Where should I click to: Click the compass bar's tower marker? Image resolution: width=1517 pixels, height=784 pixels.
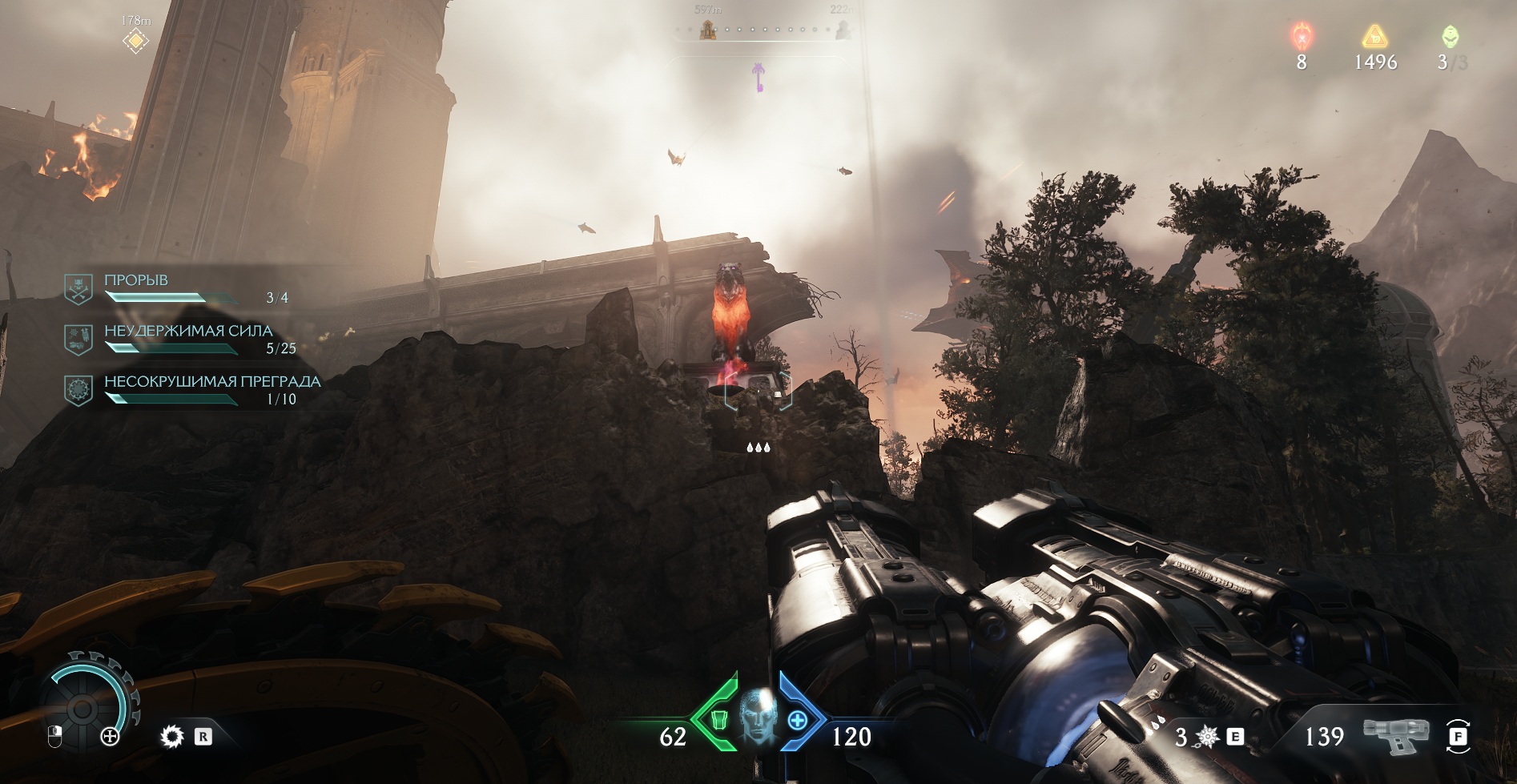click(x=707, y=30)
